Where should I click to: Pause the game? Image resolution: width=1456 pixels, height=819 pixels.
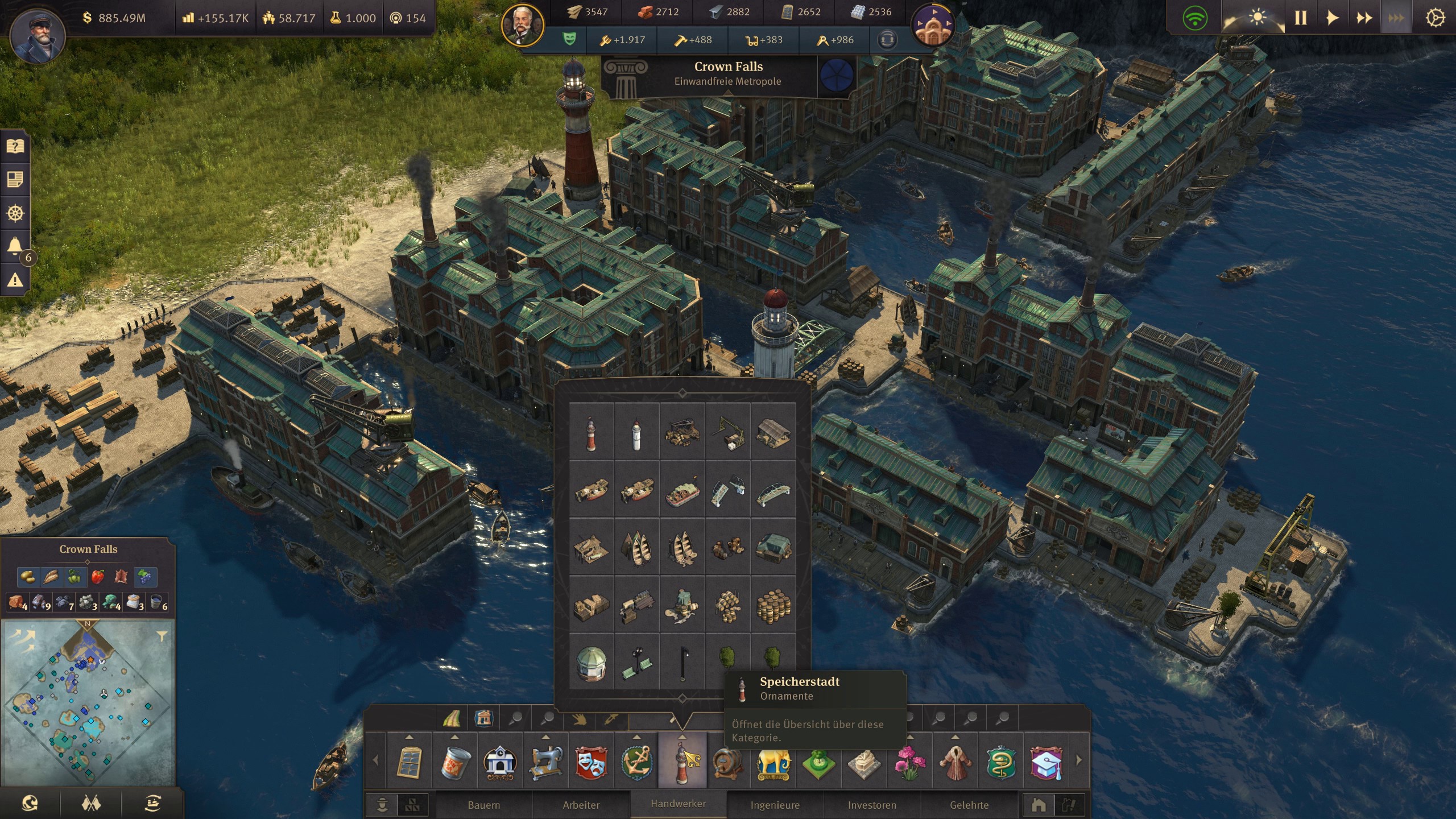point(1301,18)
